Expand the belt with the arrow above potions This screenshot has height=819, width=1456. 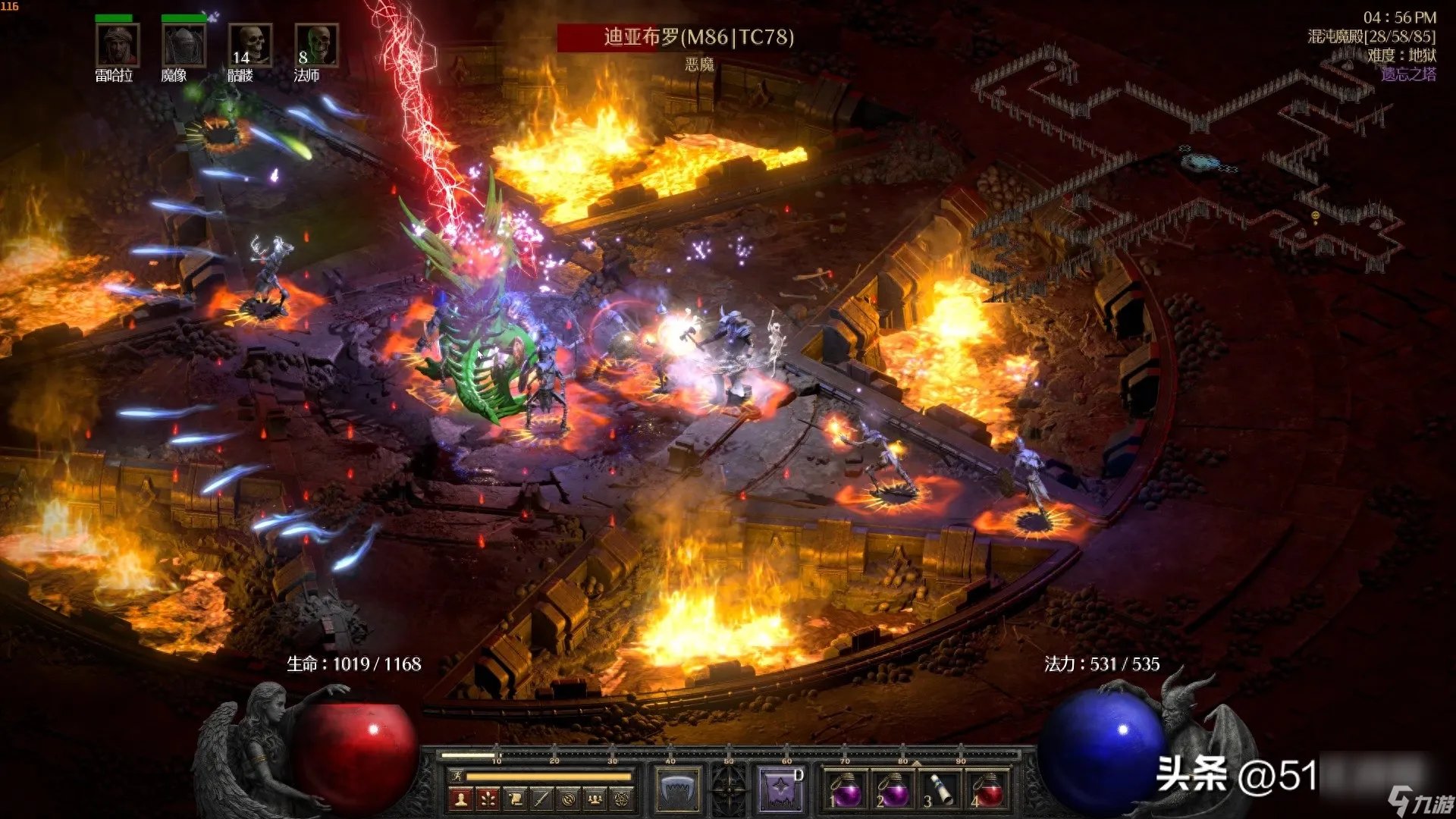point(916,762)
